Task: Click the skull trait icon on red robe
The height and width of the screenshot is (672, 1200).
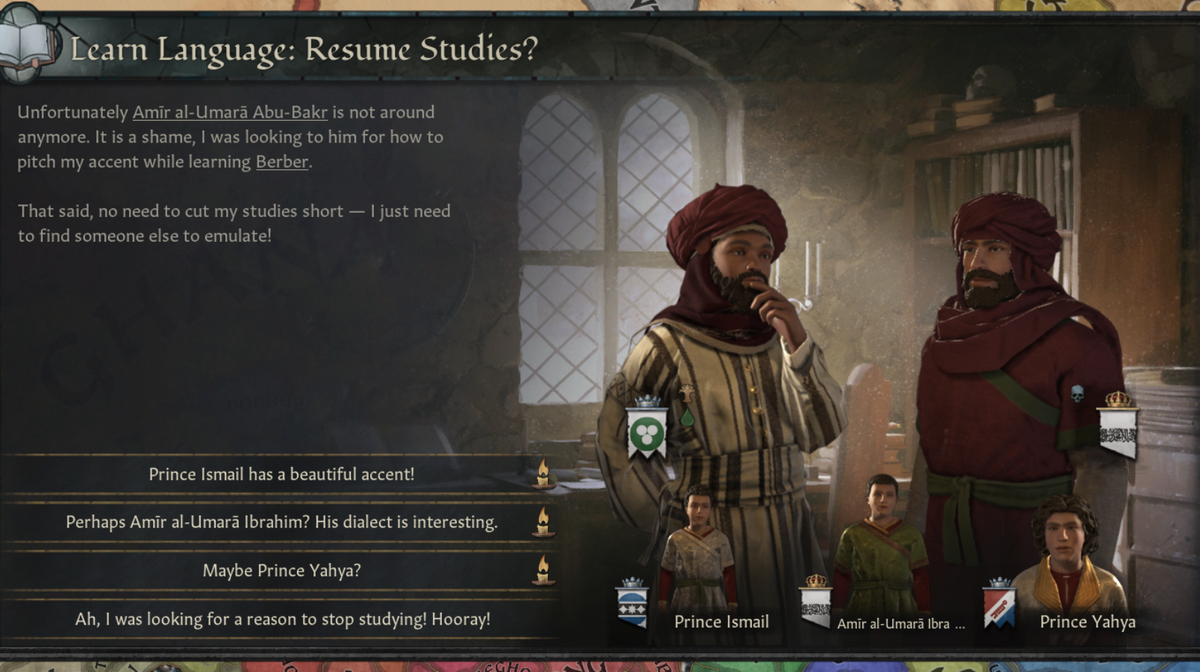Action: pyautogui.click(x=1077, y=394)
